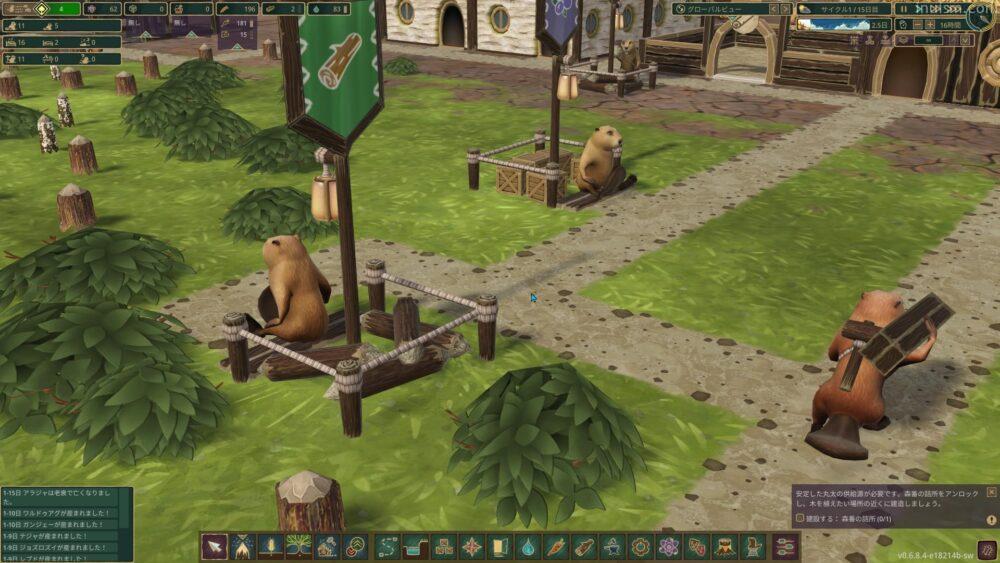The height and width of the screenshot is (563, 1000).
Task: Open the water drop building category
Action: click(528, 546)
